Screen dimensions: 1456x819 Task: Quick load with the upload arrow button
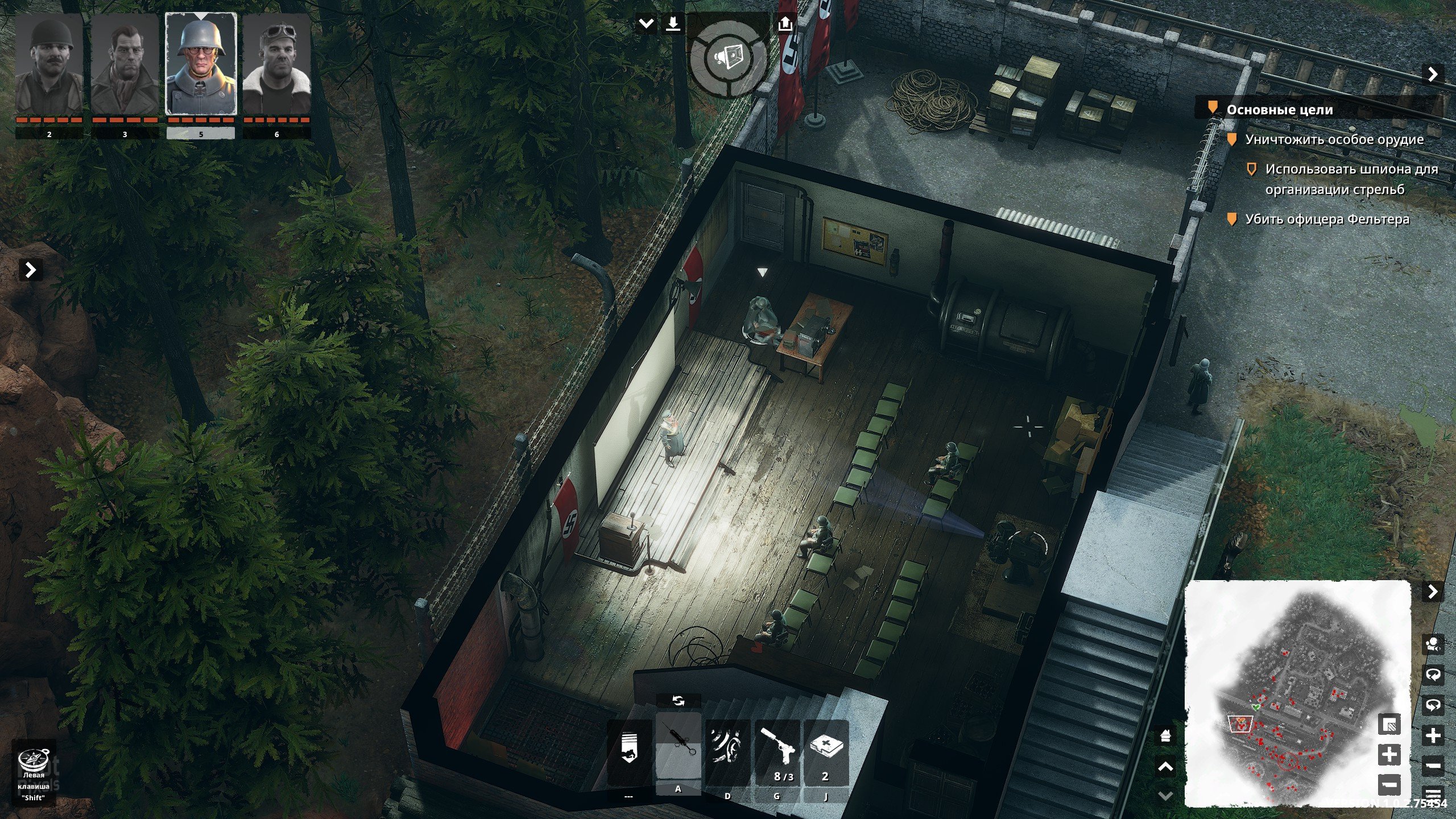point(785,24)
